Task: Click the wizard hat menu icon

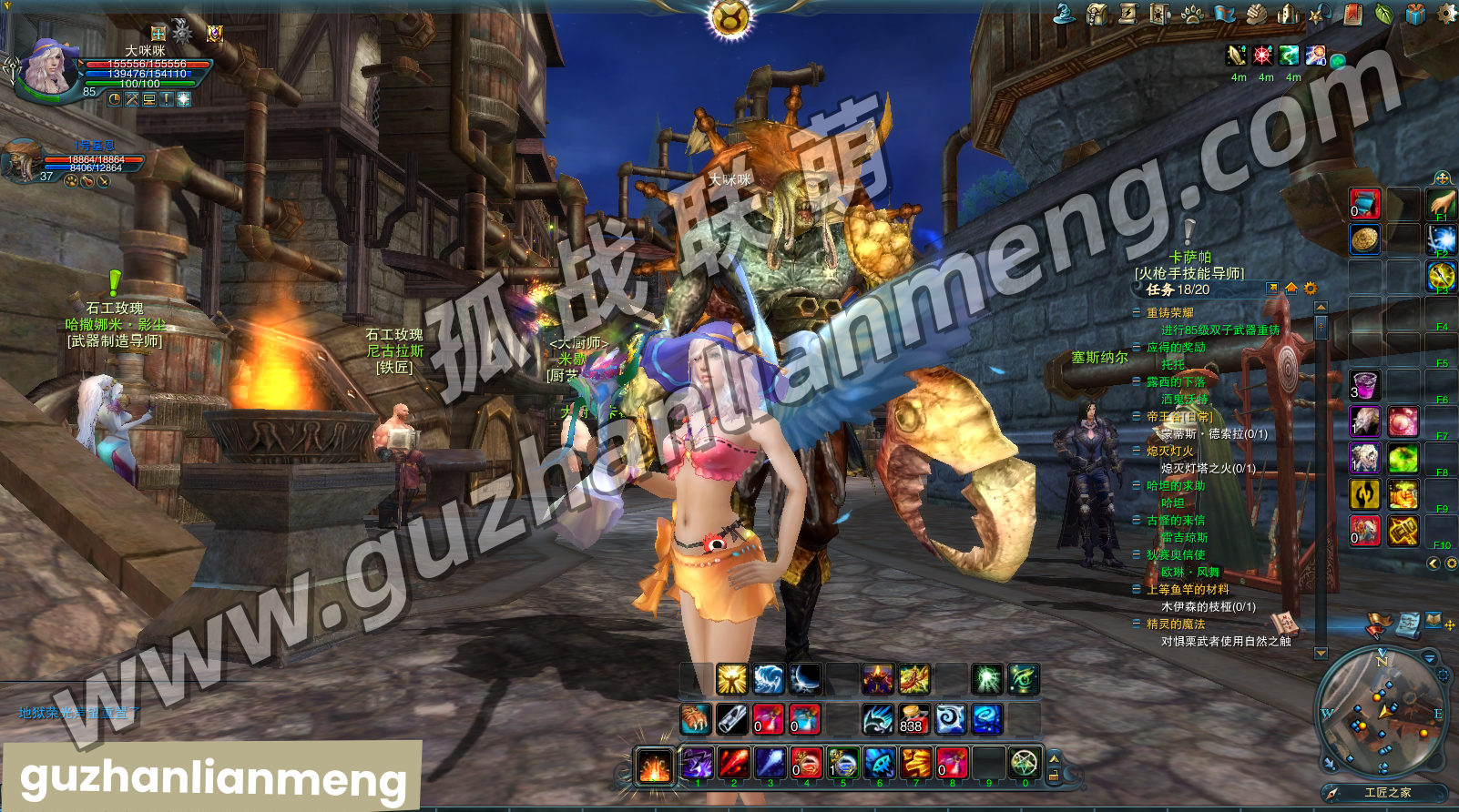Action: pos(1064,13)
